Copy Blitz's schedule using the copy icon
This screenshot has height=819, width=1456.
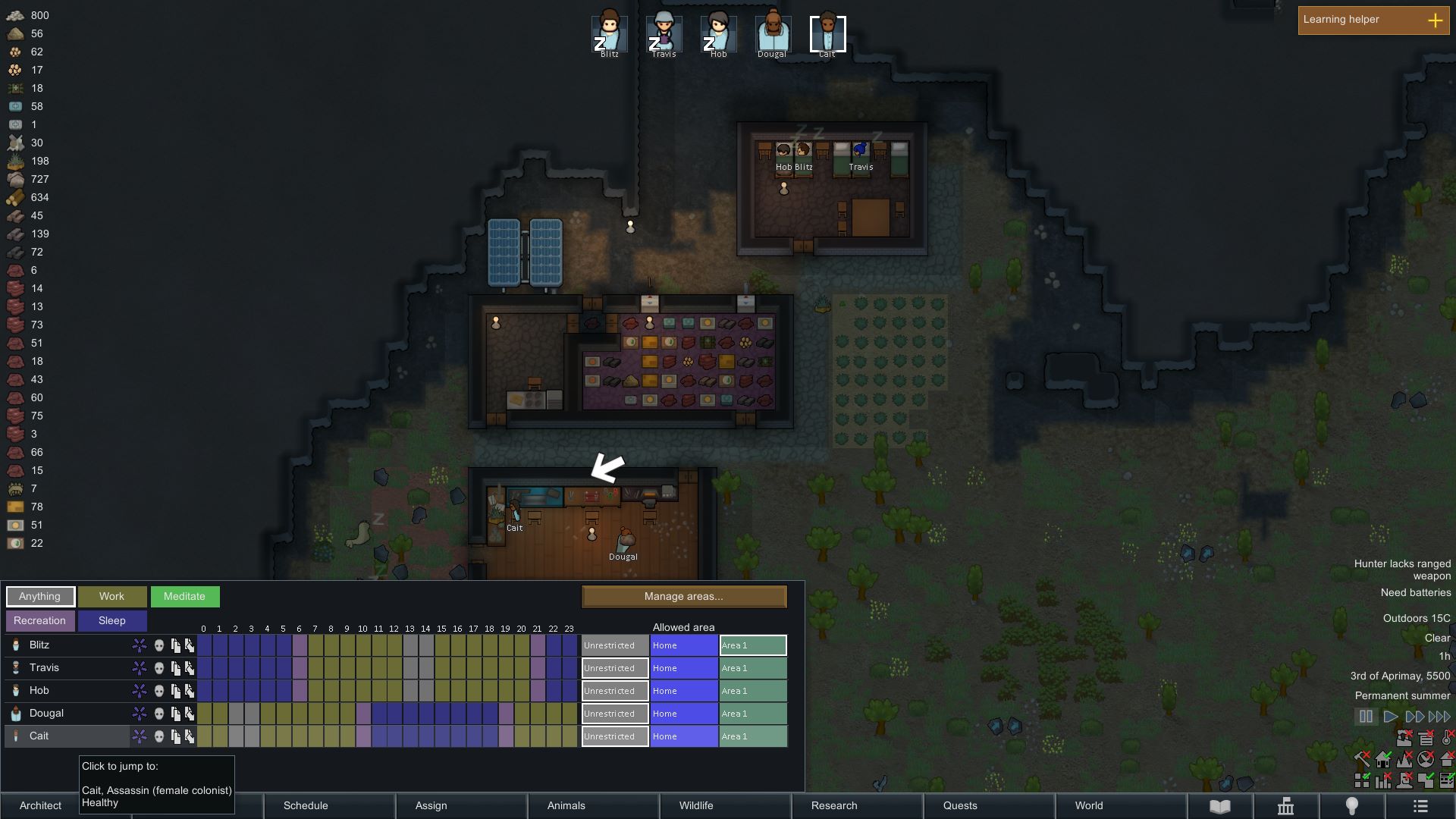click(x=176, y=645)
